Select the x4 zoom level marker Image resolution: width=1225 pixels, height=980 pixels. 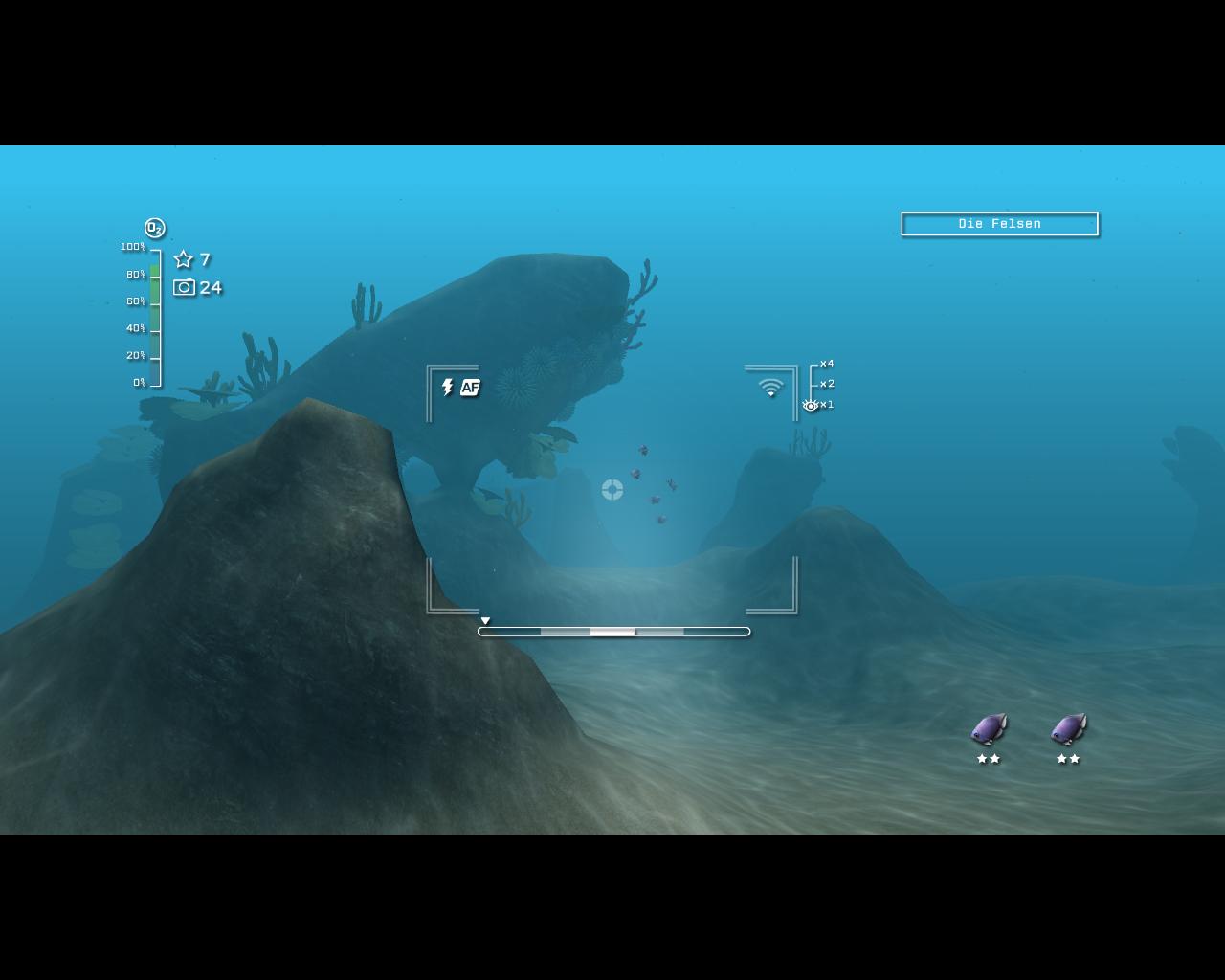click(x=826, y=364)
